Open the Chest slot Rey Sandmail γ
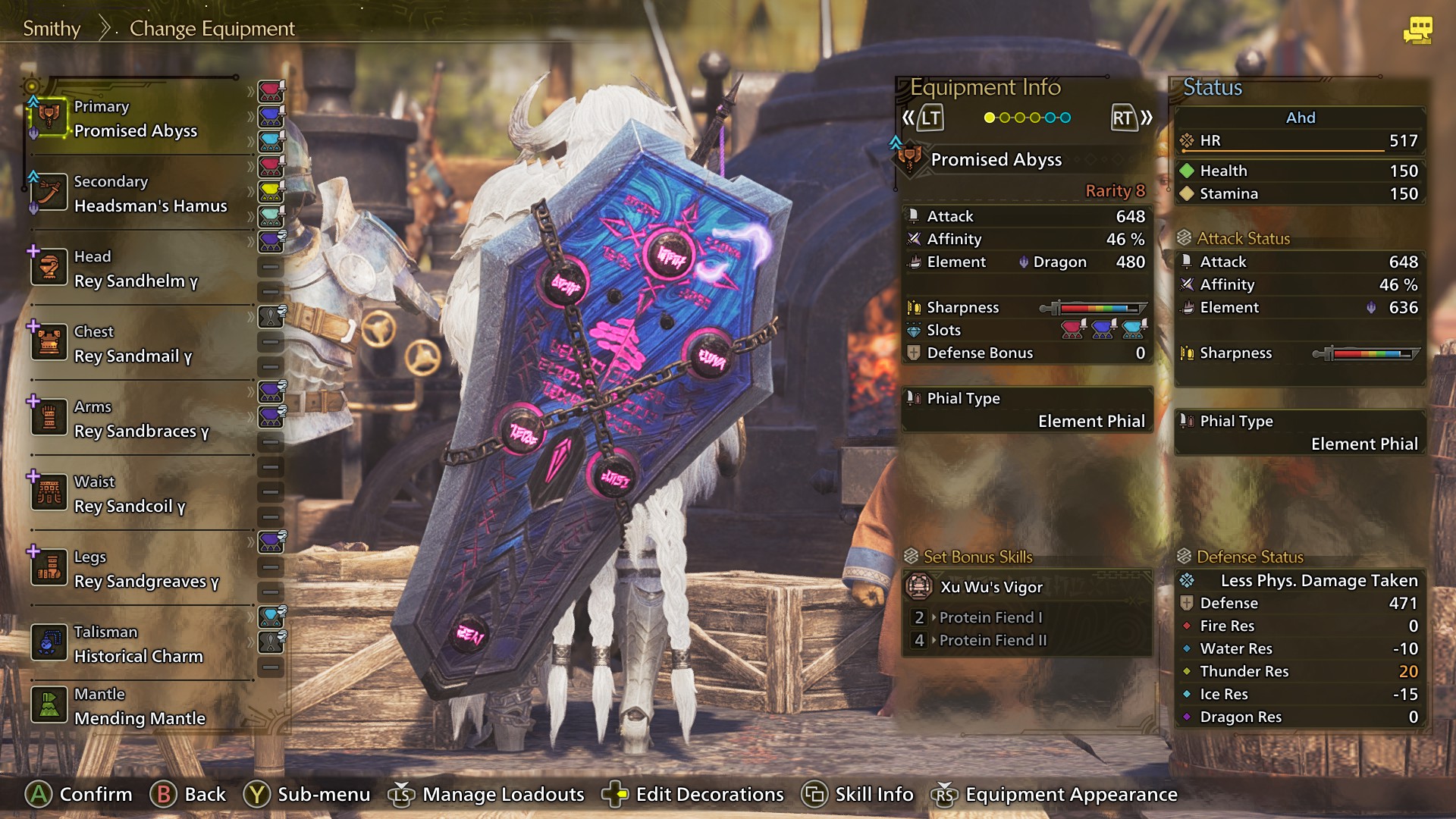 point(133,345)
